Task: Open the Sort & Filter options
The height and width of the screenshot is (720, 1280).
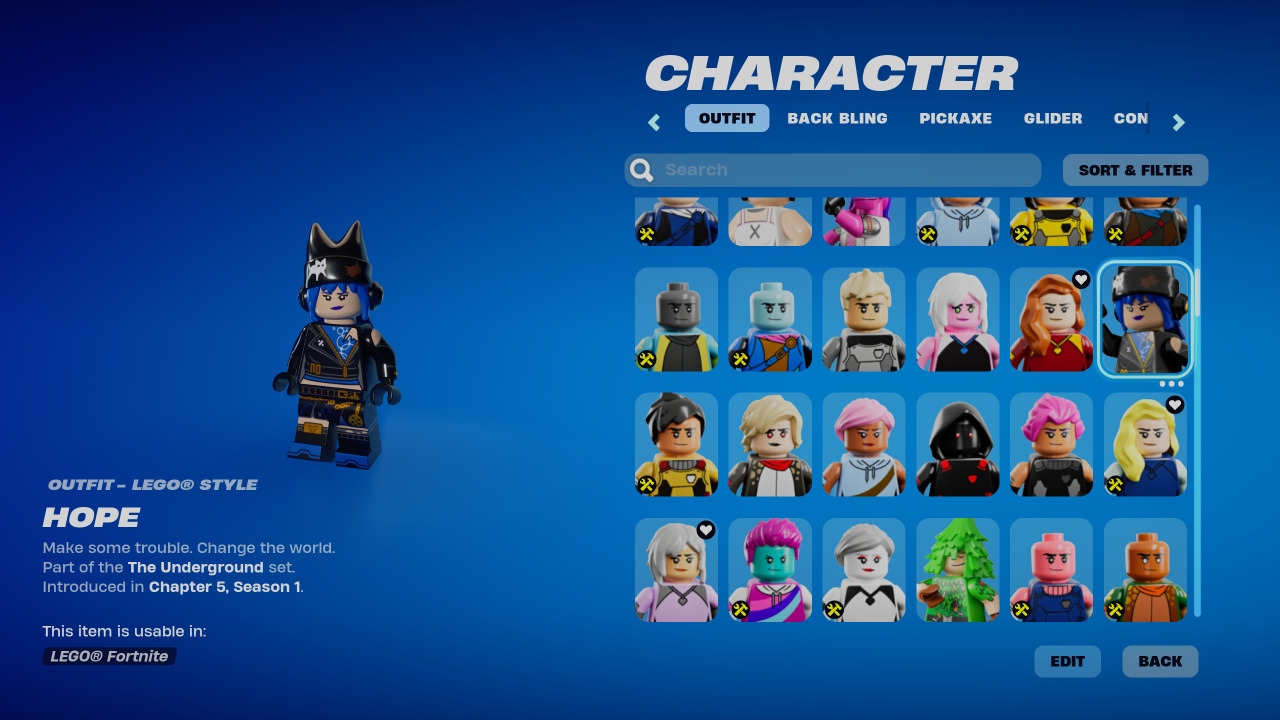Action: [x=1135, y=169]
